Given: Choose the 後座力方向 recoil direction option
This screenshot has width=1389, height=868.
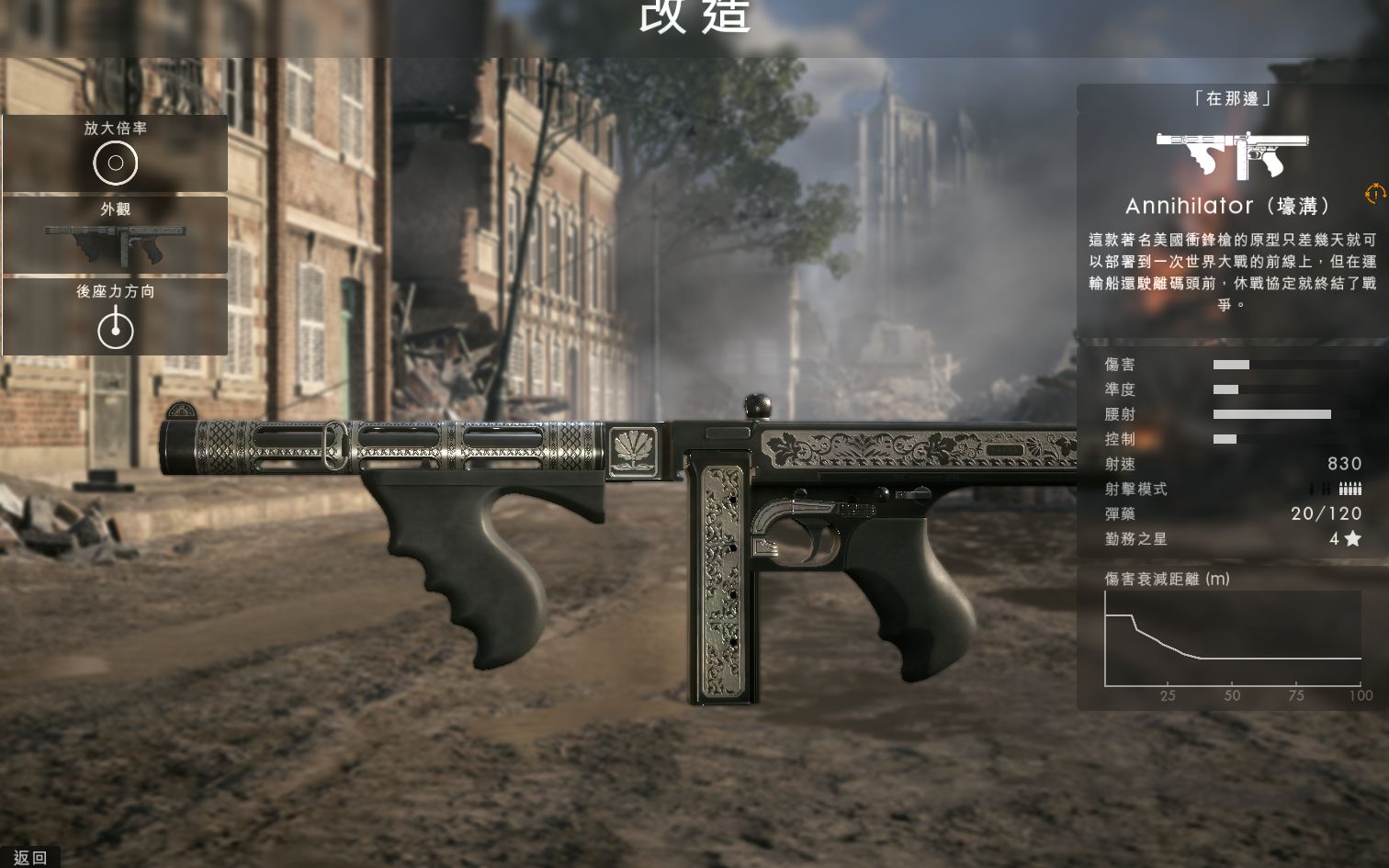Looking at the screenshot, I should pyautogui.click(x=115, y=317).
